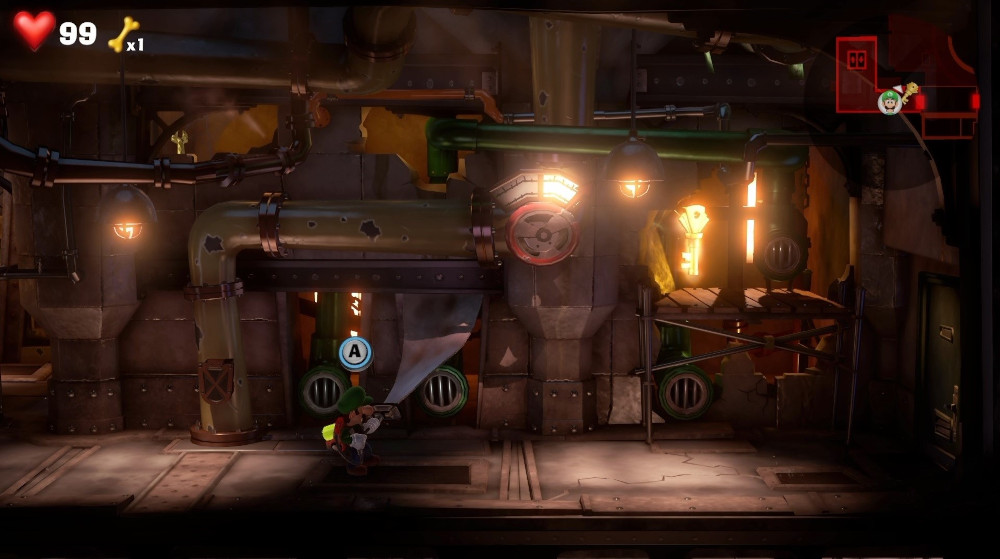Click the elevator icon on the minimap
1000x559 pixels.
(x=856, y=60)
